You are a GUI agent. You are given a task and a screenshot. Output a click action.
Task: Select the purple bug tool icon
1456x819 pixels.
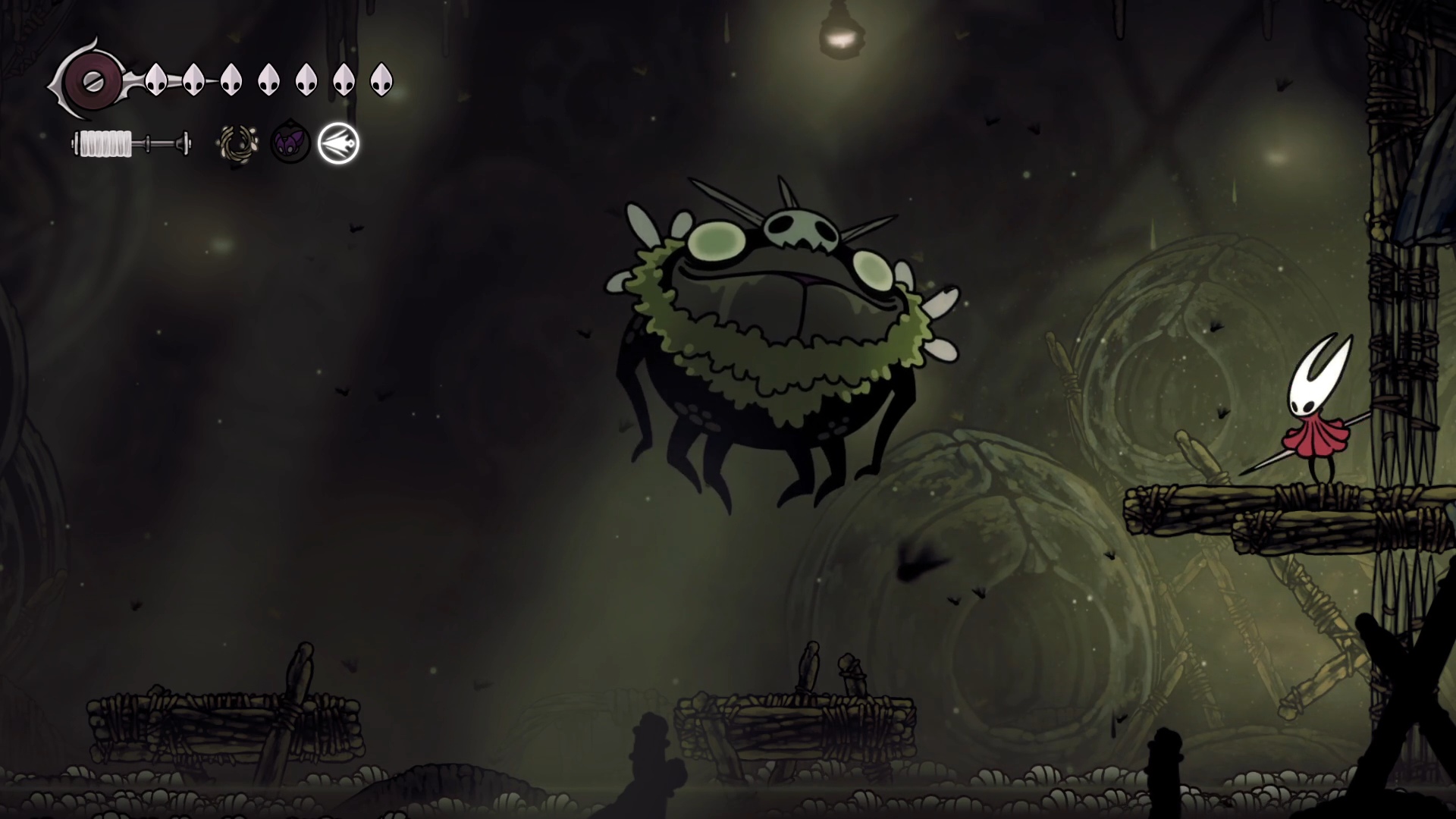coord(290,143)
